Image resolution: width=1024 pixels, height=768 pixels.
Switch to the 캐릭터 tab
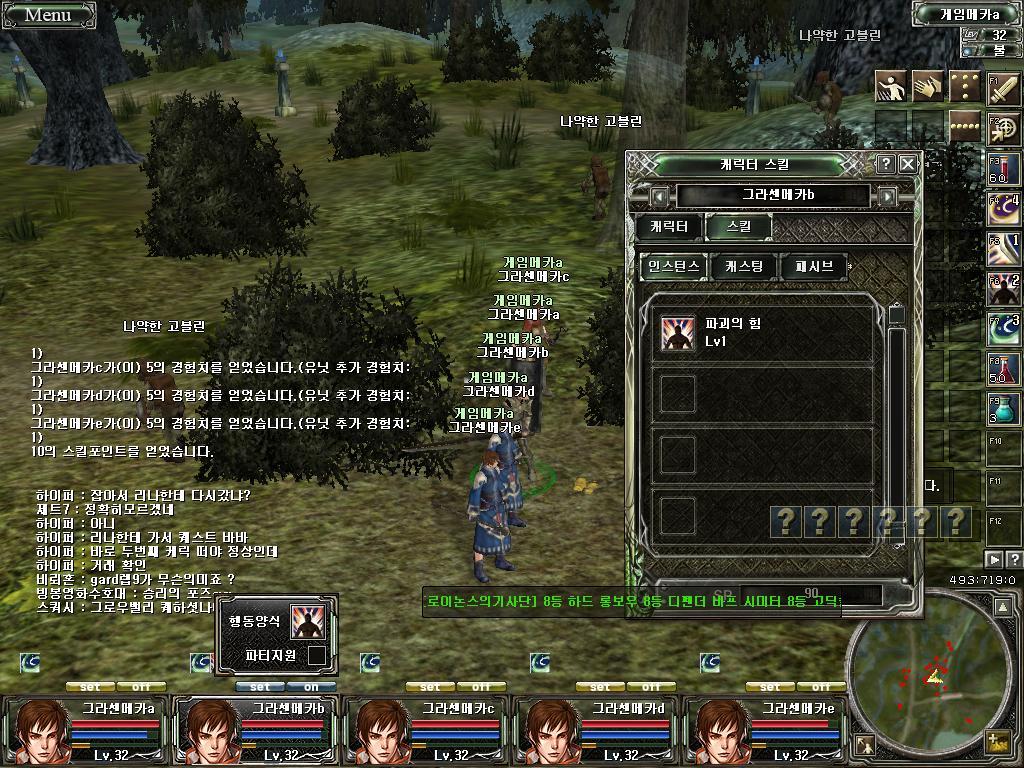pyautogui.click(x=668, y=227)
